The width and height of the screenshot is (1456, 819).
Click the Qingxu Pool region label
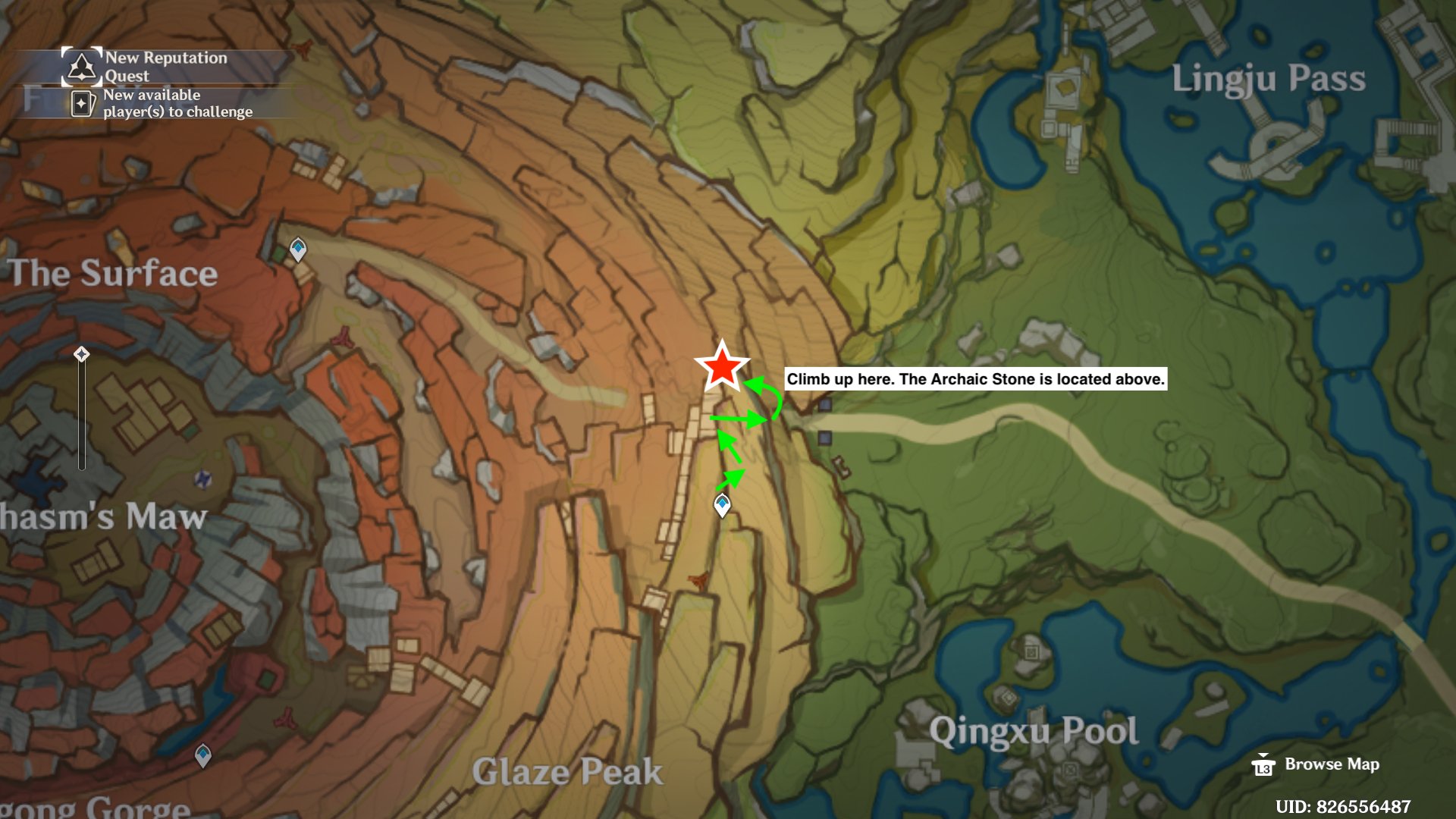pyautogui.click(x=1034, y=730)
